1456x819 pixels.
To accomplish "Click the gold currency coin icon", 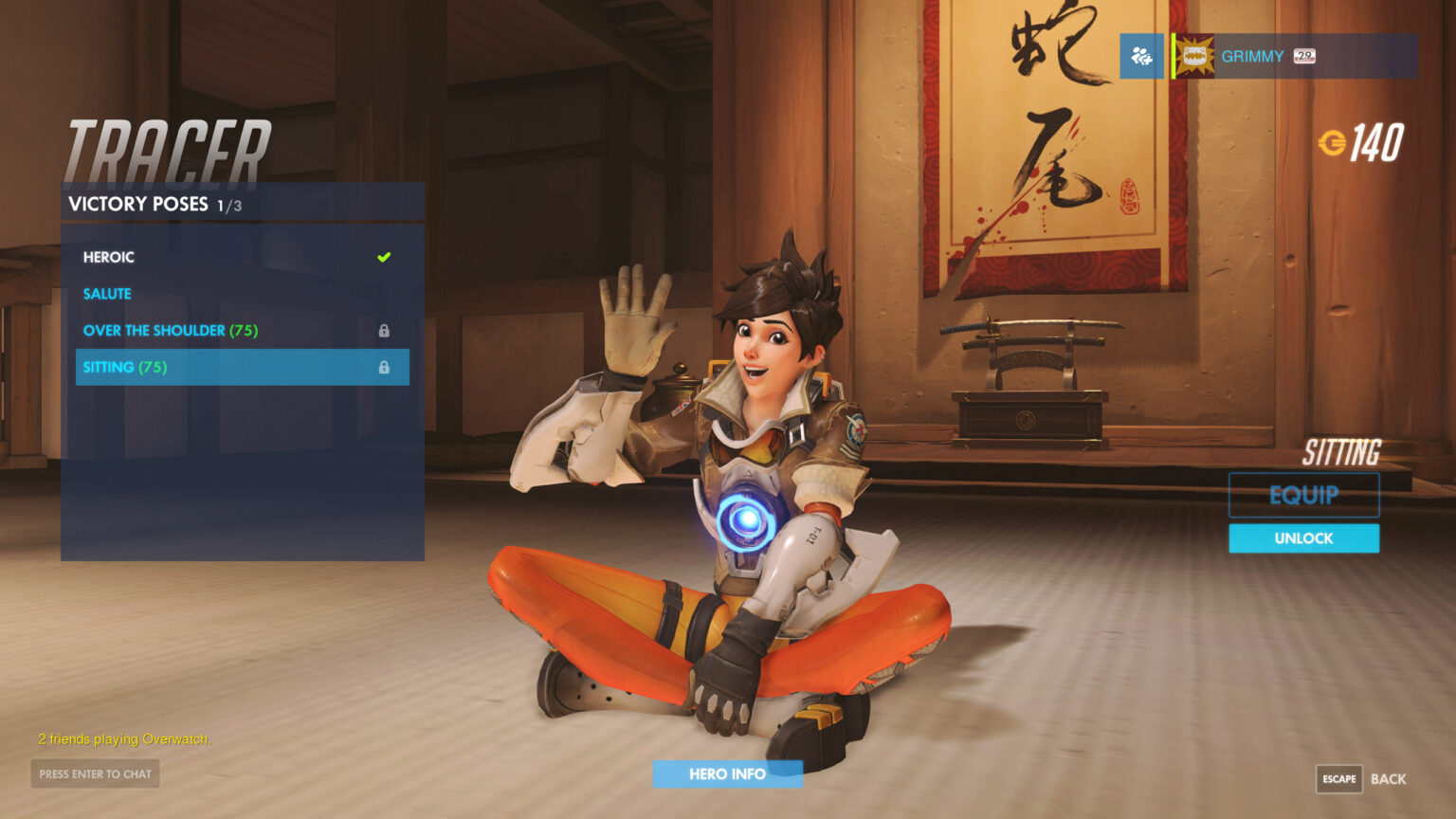I will [x=1334, y=142].
